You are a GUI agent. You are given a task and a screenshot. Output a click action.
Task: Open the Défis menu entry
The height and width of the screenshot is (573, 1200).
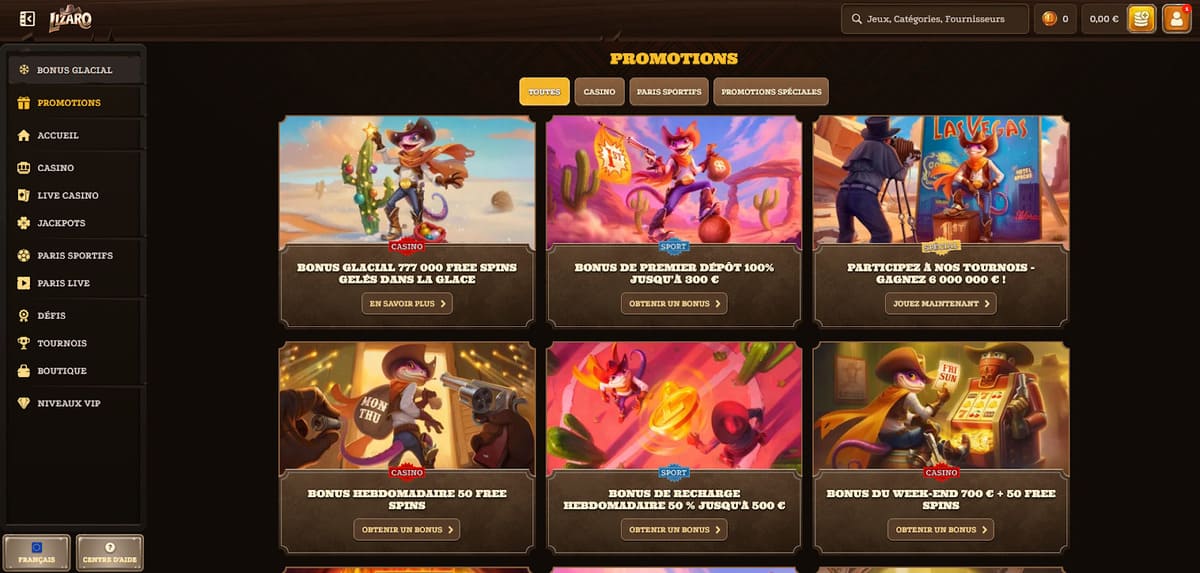[x=51, y=315]
